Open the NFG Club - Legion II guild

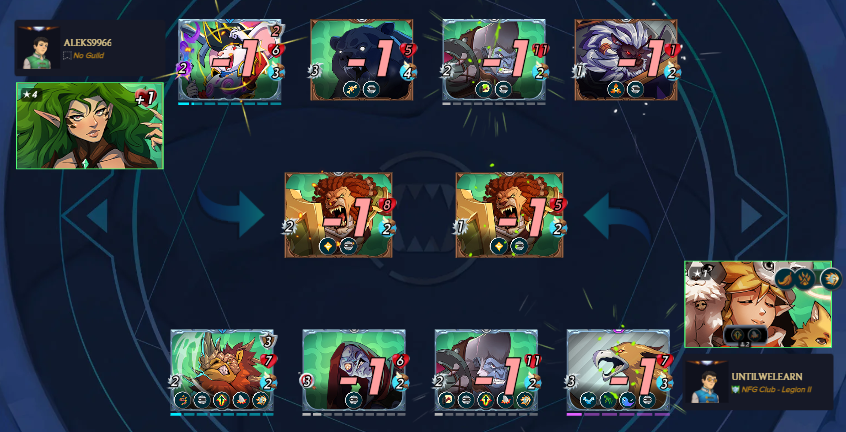coord(779,390)
